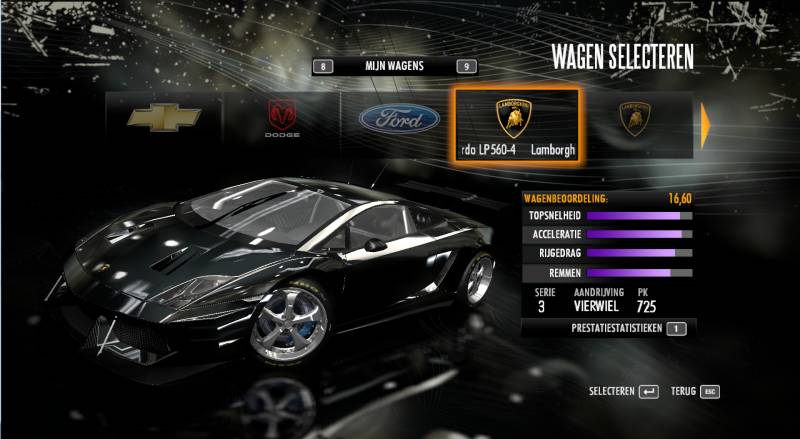Click the orange arrow to show more cars
This screenshot has height=439, width=800.
click(706, 124)
